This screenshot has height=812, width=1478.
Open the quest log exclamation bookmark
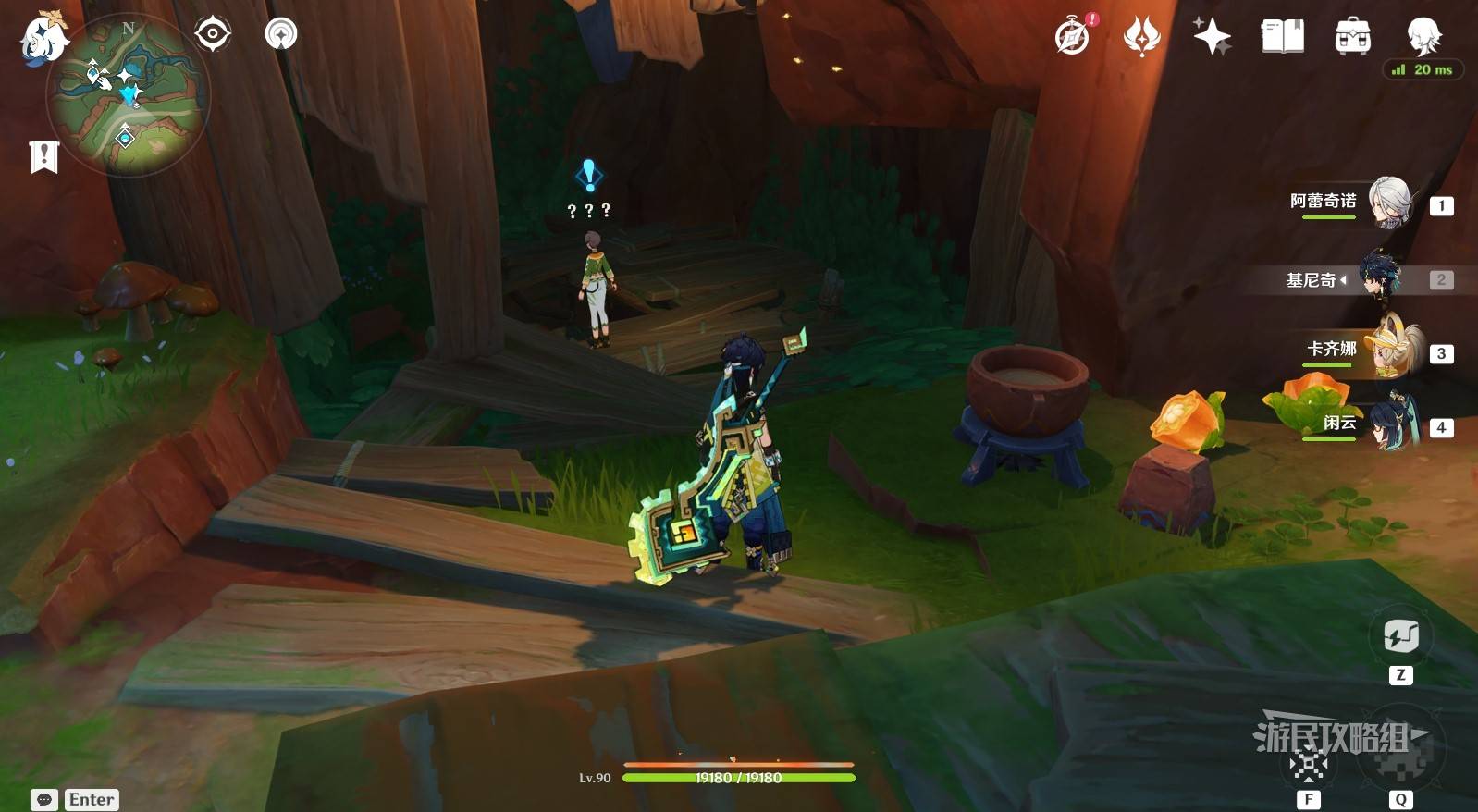[x=43, y=156]
